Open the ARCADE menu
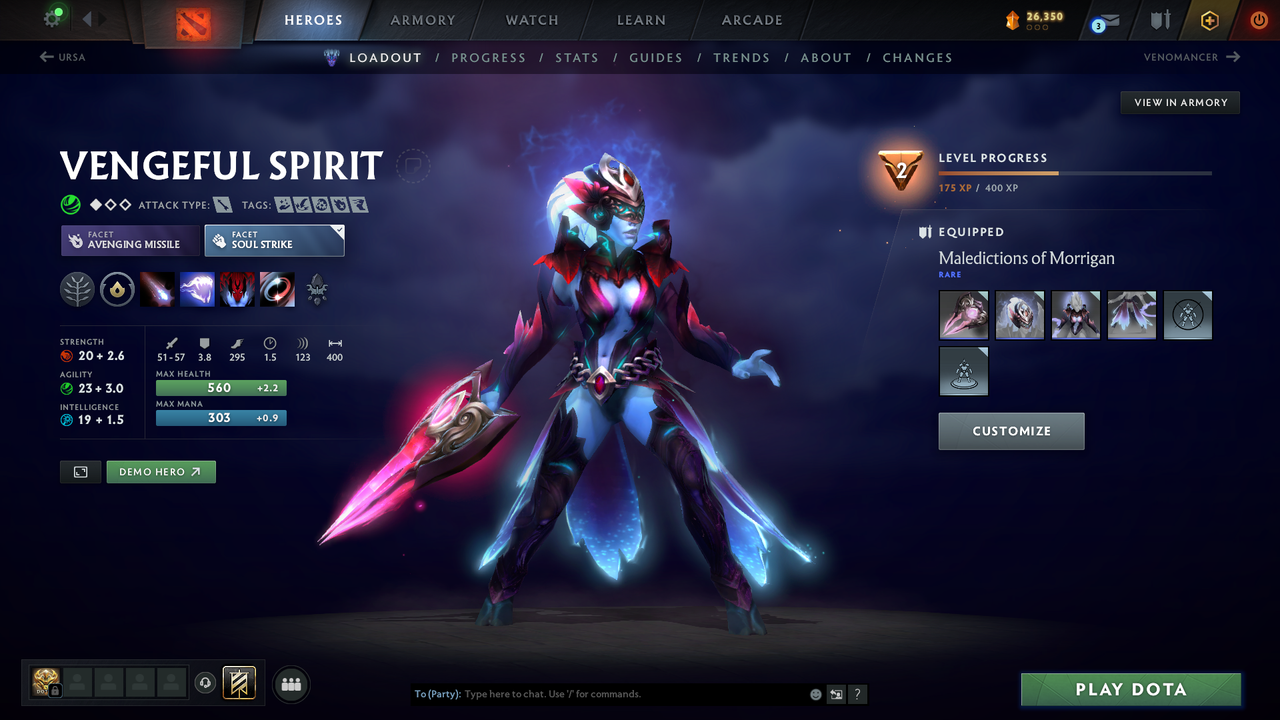The image size is (1280, 720). coord(751,20)
